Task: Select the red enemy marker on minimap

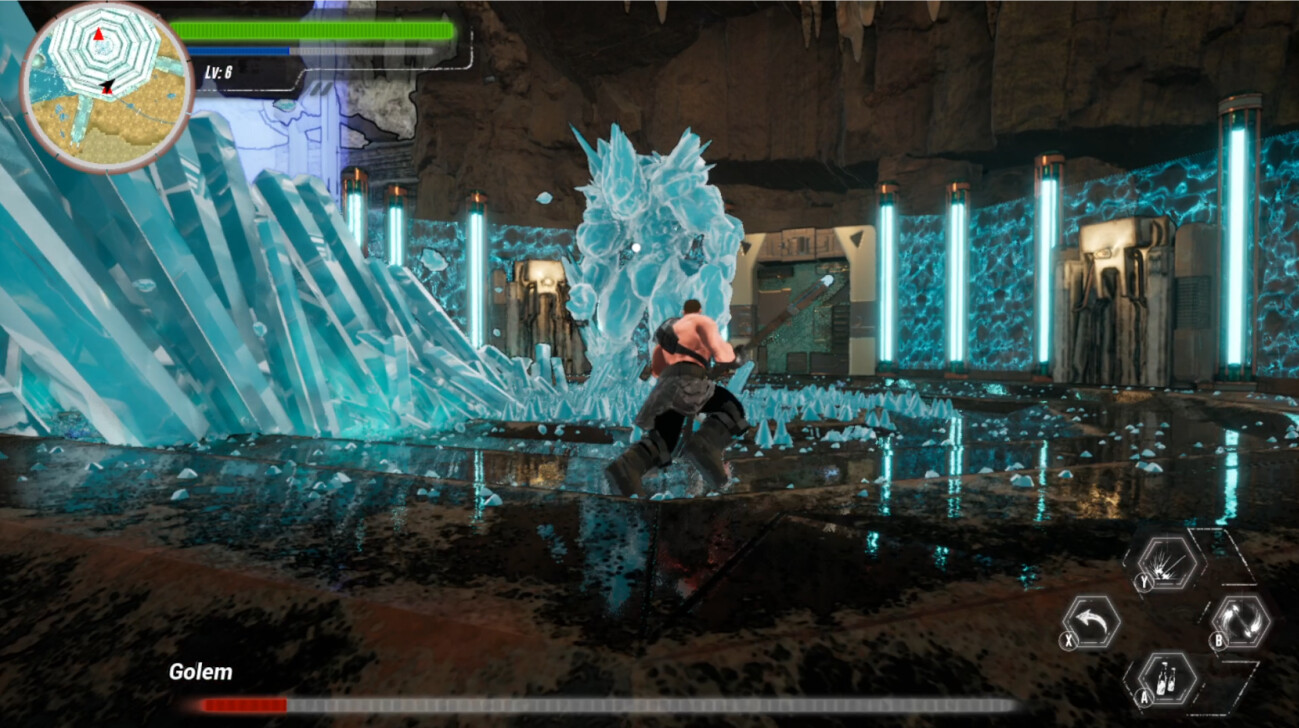Action: tap(100, 33)
